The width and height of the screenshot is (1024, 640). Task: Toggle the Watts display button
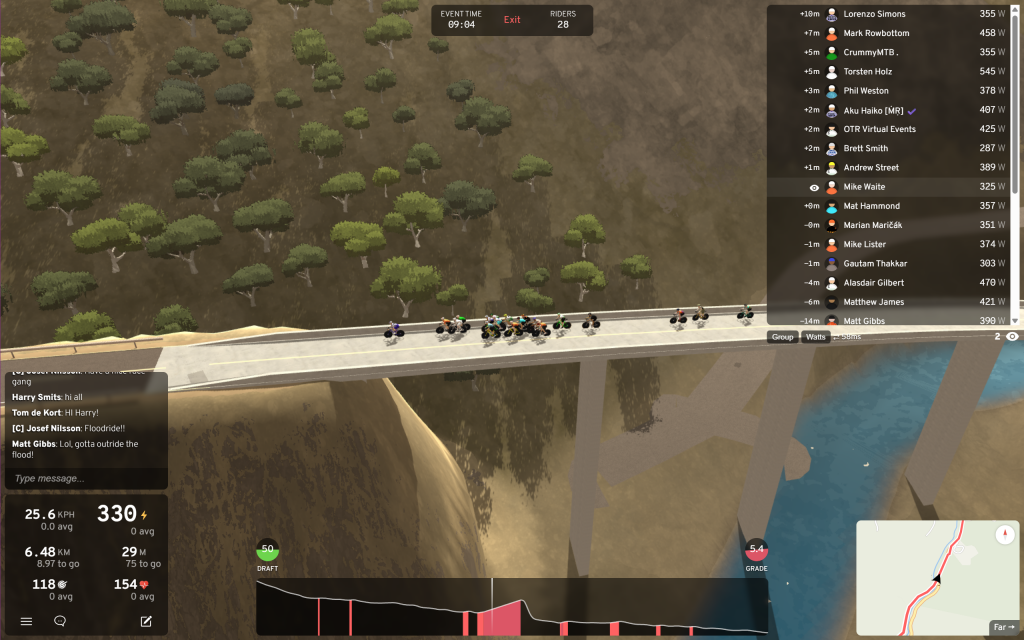[816, 337]
